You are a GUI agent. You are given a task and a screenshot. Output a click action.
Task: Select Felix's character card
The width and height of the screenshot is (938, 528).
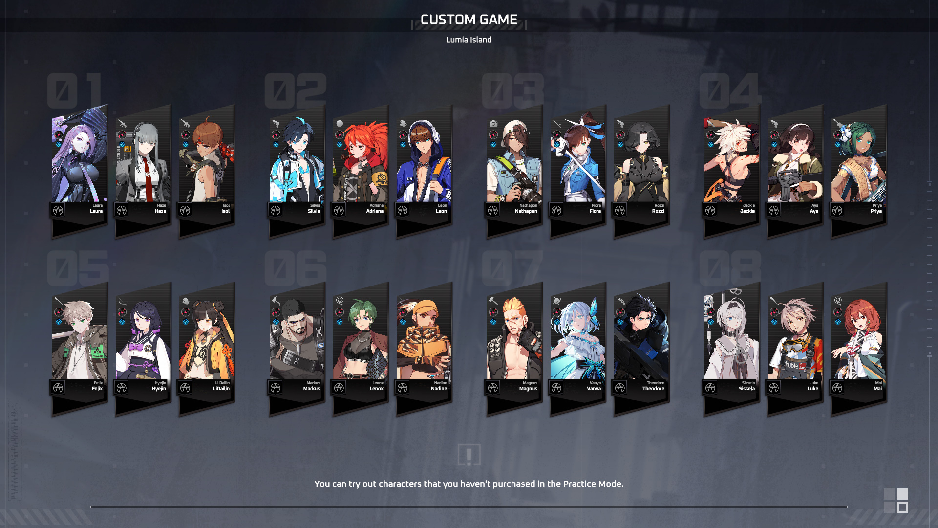tap(79, 342)
